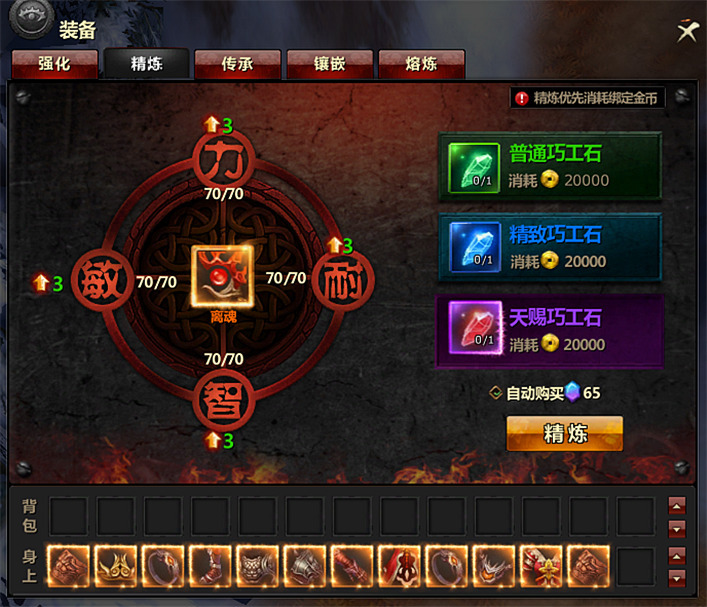
Task: Switch to the 镶嵌 tab
Action: point(329,64)
